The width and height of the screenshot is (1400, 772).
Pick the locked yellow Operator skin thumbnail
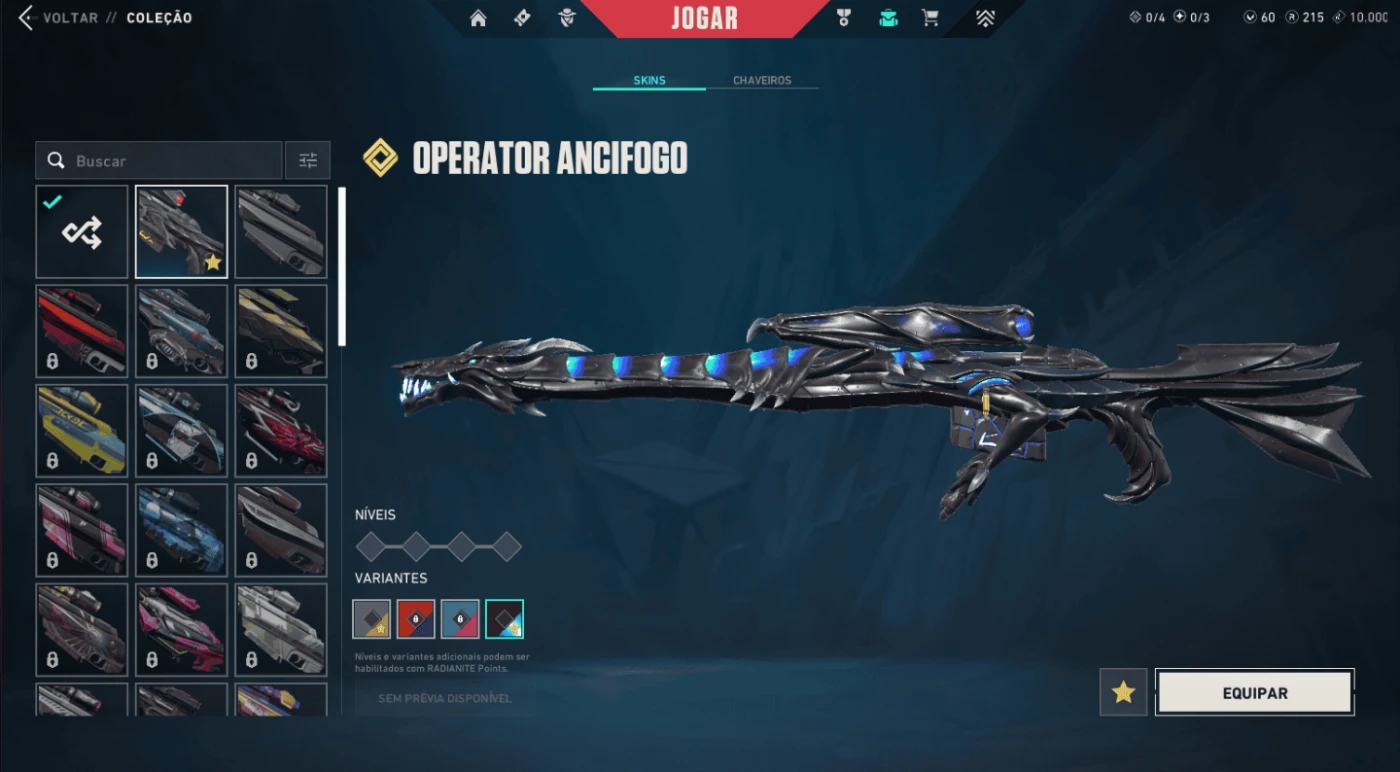coord(82,430)
